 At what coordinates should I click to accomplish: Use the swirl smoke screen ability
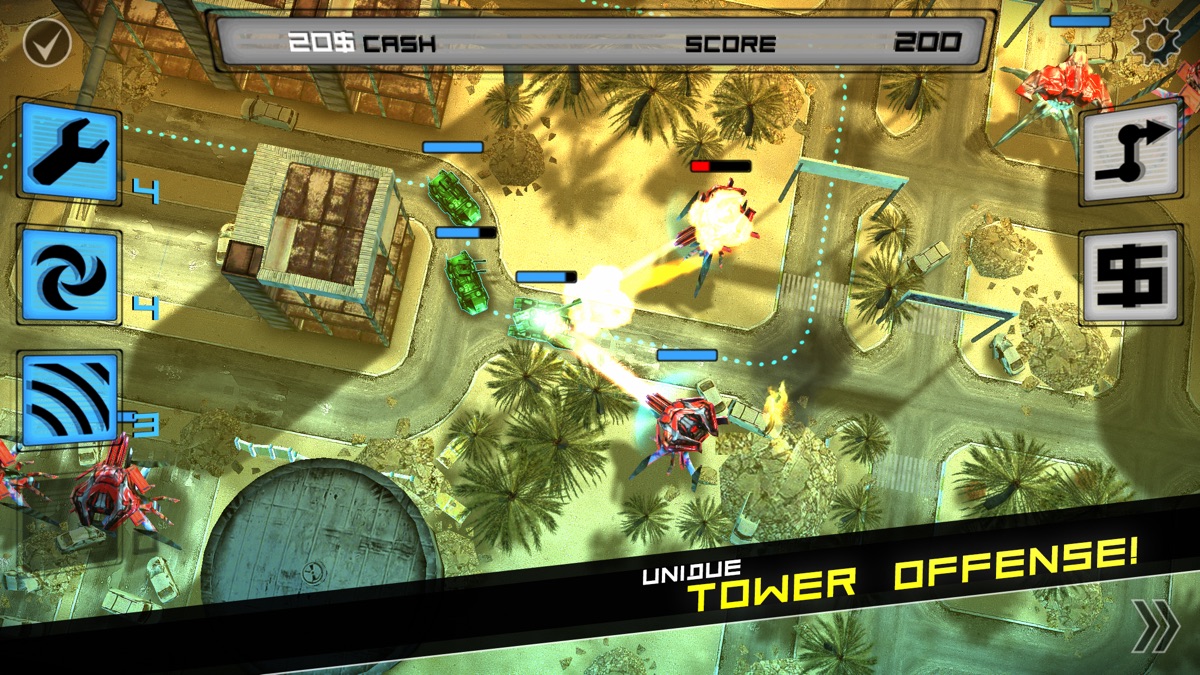[x=69, y=274]
